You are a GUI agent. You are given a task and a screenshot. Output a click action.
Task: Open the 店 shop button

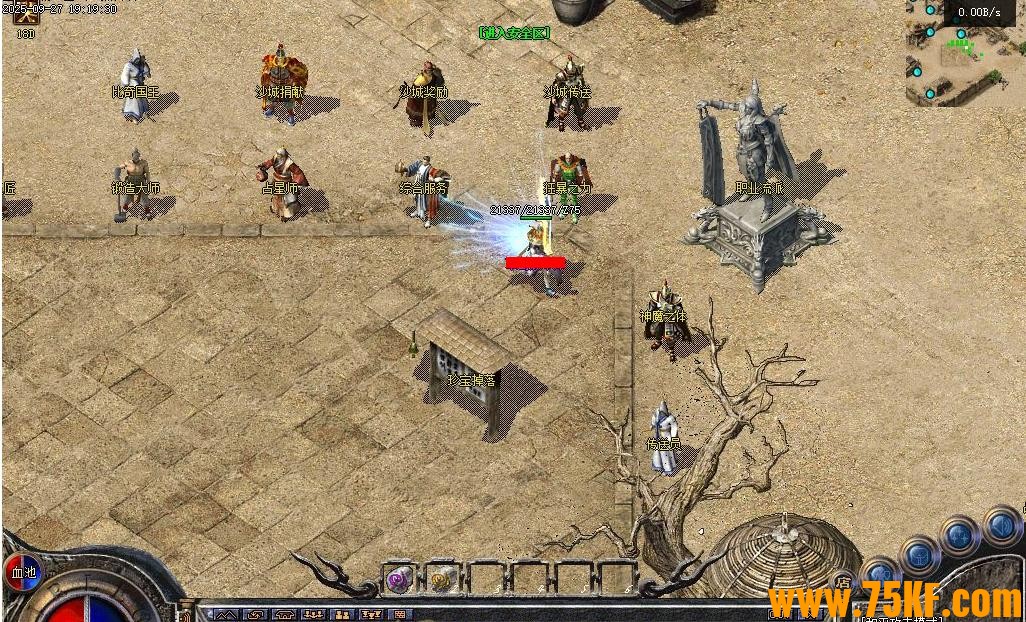point(843,583)
